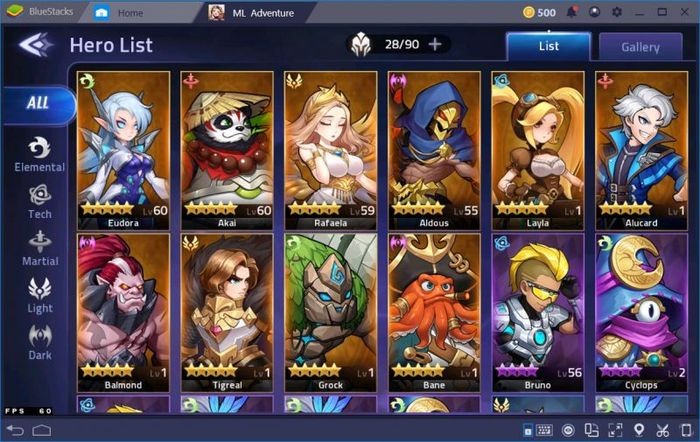This screenshot has height=442, width=700.
Task: Select the Akai hero card
Action: point(227,149)
